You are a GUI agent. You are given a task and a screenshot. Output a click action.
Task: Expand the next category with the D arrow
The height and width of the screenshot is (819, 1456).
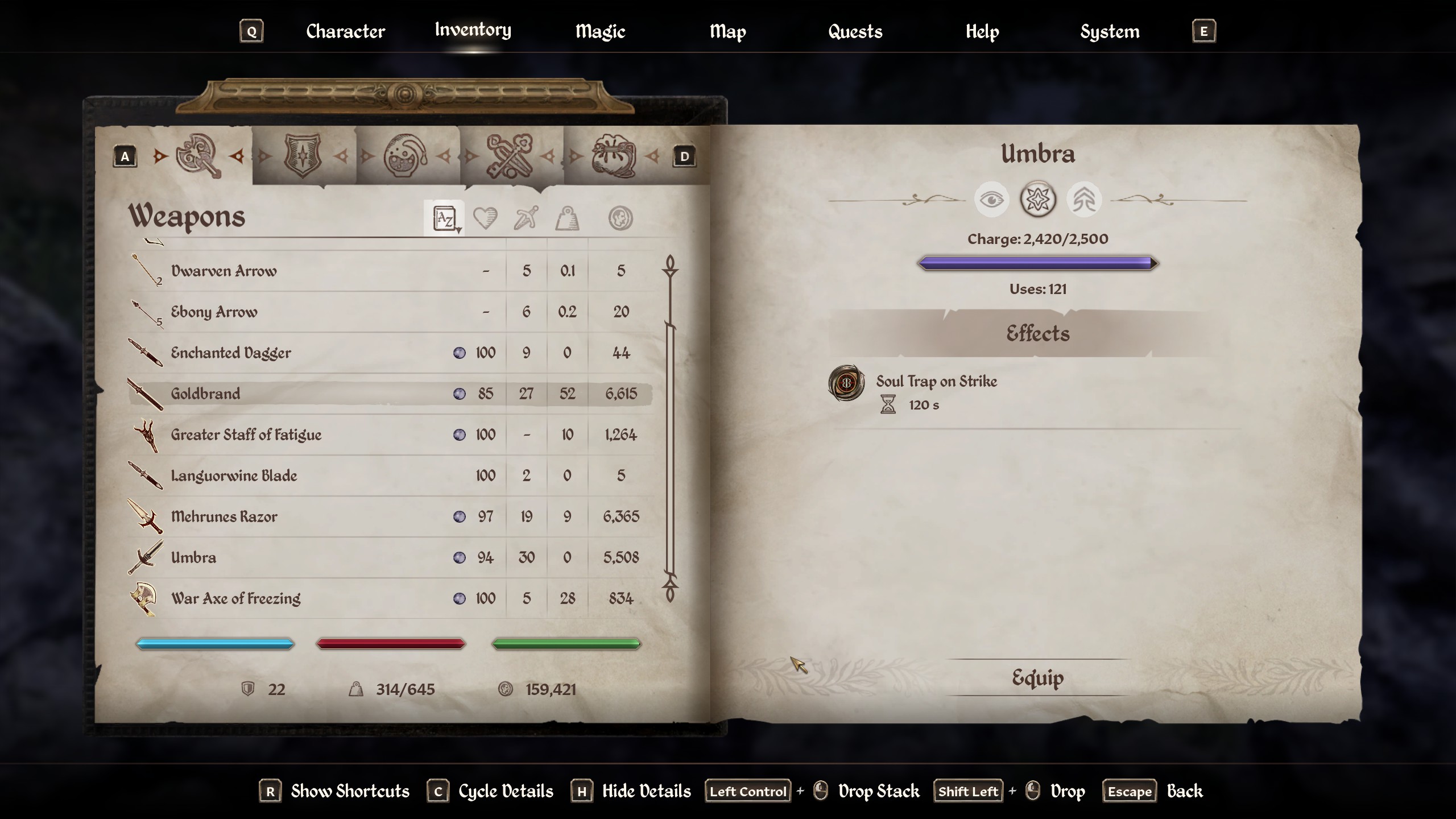click(684, 156)
